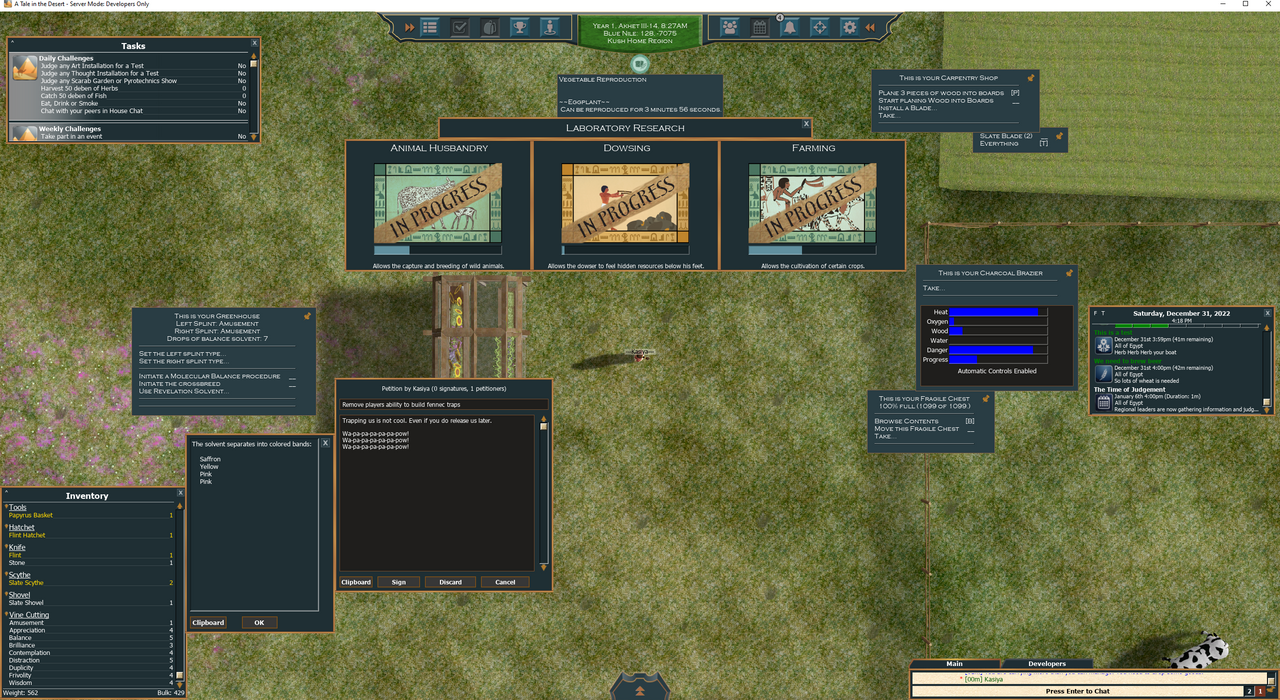
Task: Browse contents of the Fragile Chest
Action: [x=907, y=421]
